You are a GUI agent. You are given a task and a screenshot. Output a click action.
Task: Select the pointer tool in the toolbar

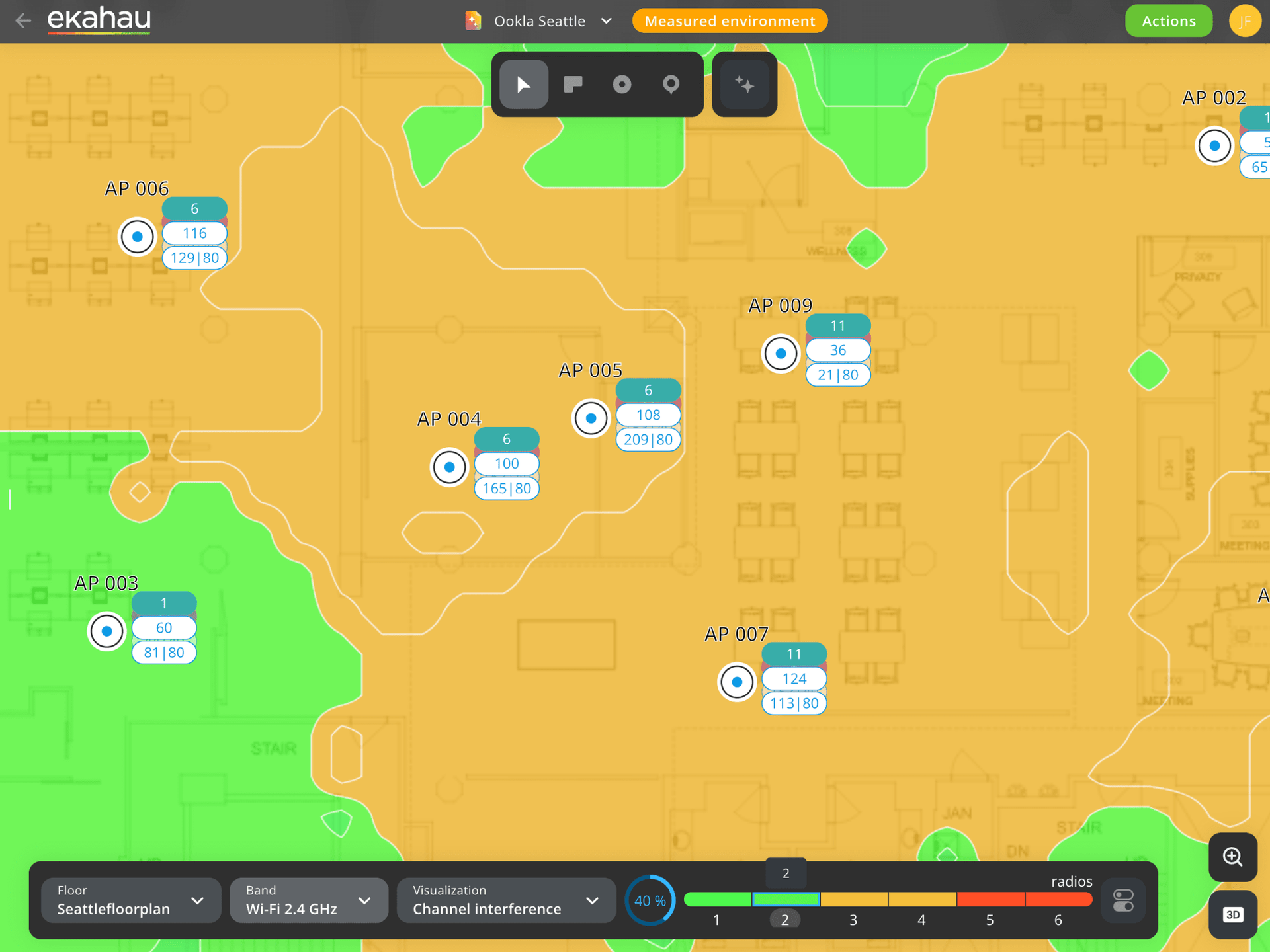[523, 84]
